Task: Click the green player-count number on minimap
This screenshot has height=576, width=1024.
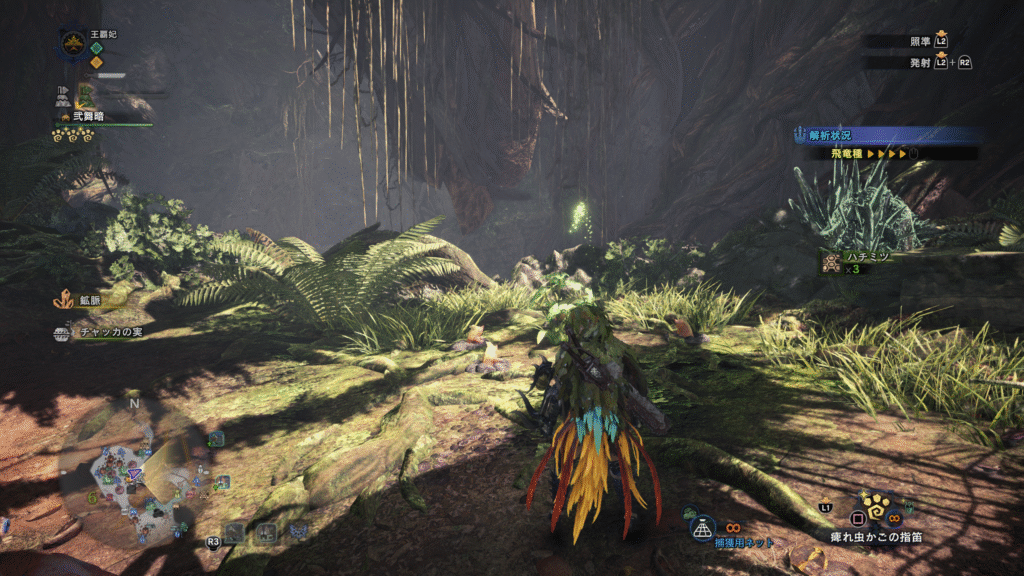Action: point(93,497)
